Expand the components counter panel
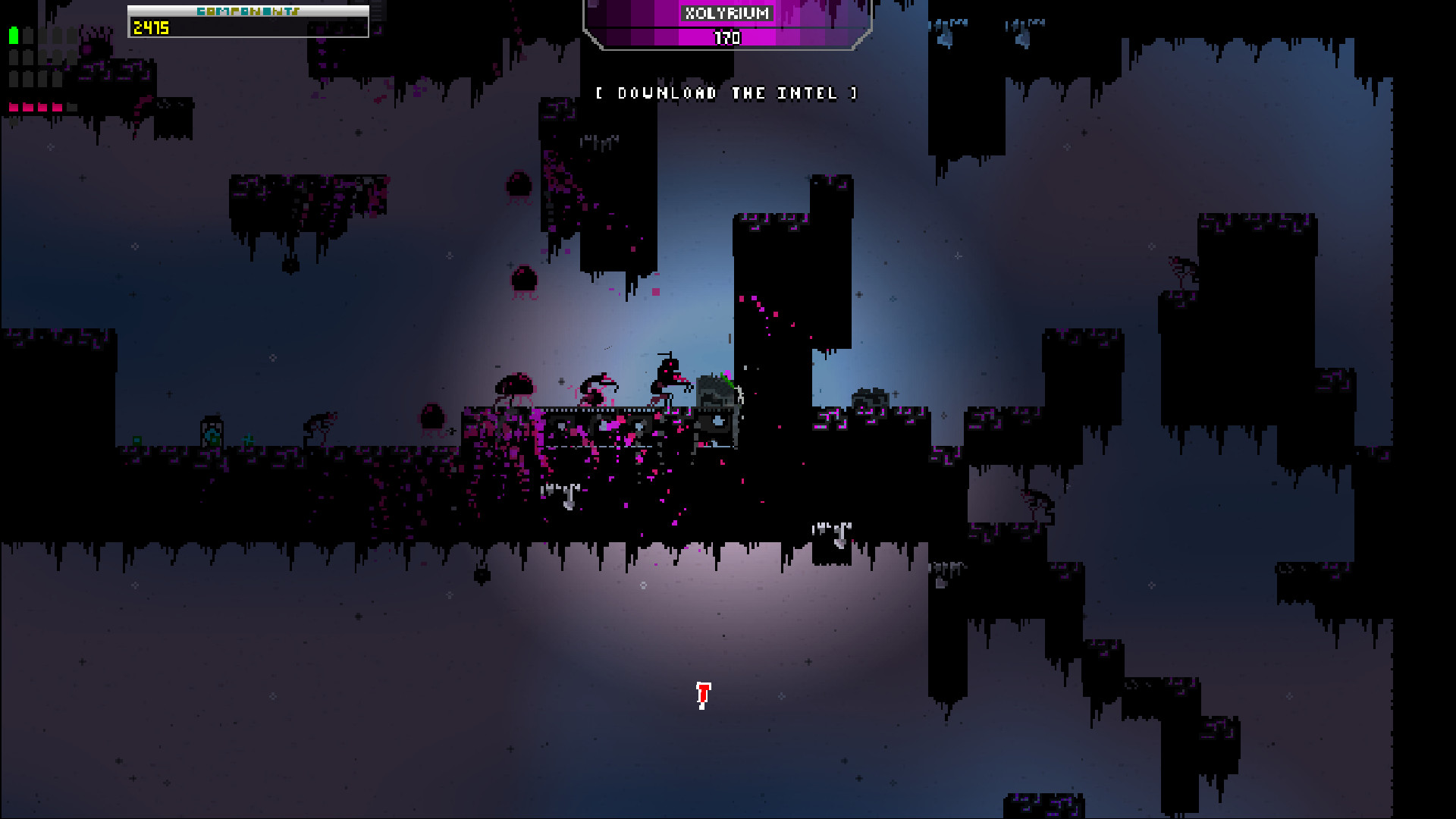 click(248, 23)
